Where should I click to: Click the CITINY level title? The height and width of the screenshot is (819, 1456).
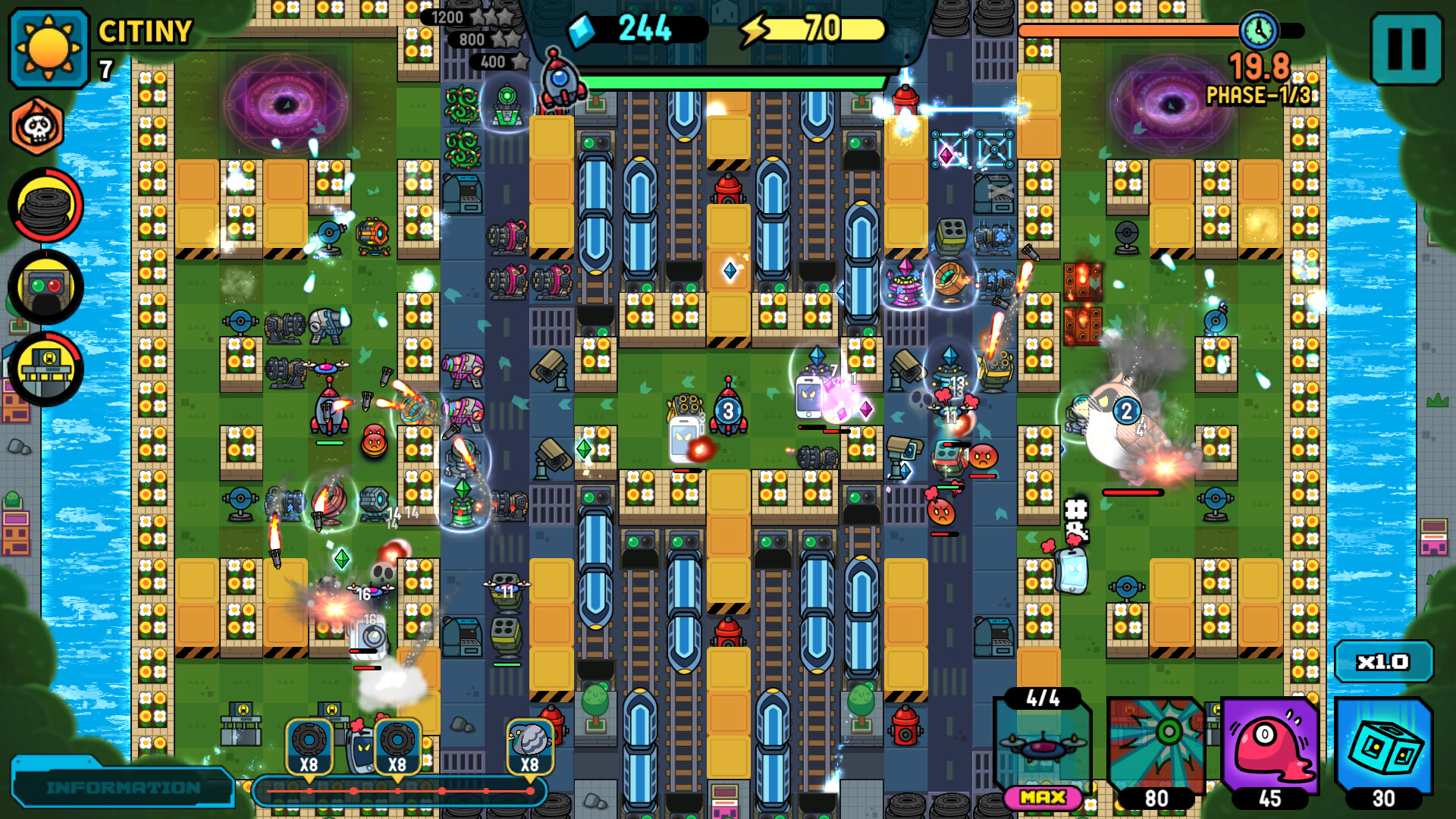(143, 32)
